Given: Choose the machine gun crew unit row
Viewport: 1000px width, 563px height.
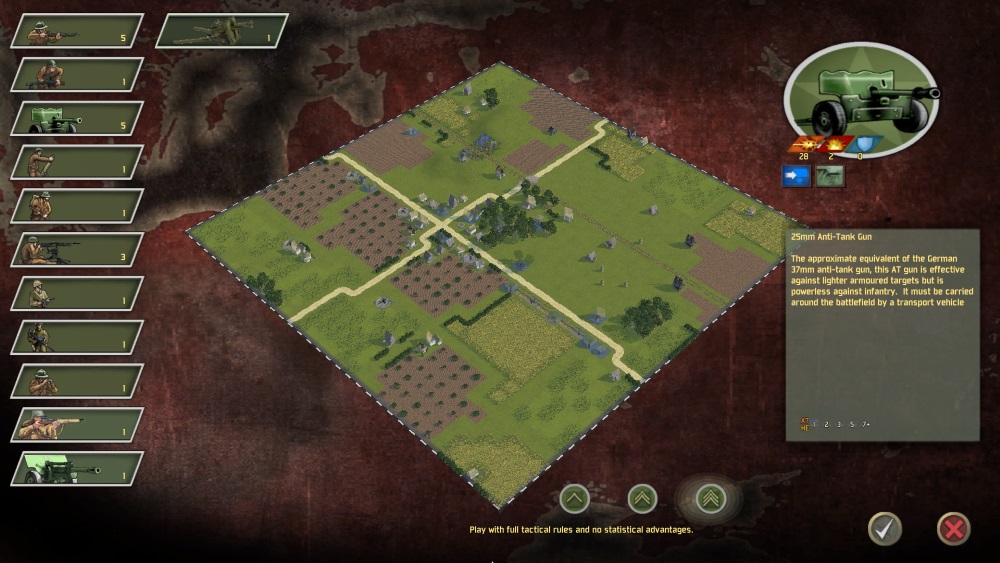Looking at the screenshot, I should 77,249.
